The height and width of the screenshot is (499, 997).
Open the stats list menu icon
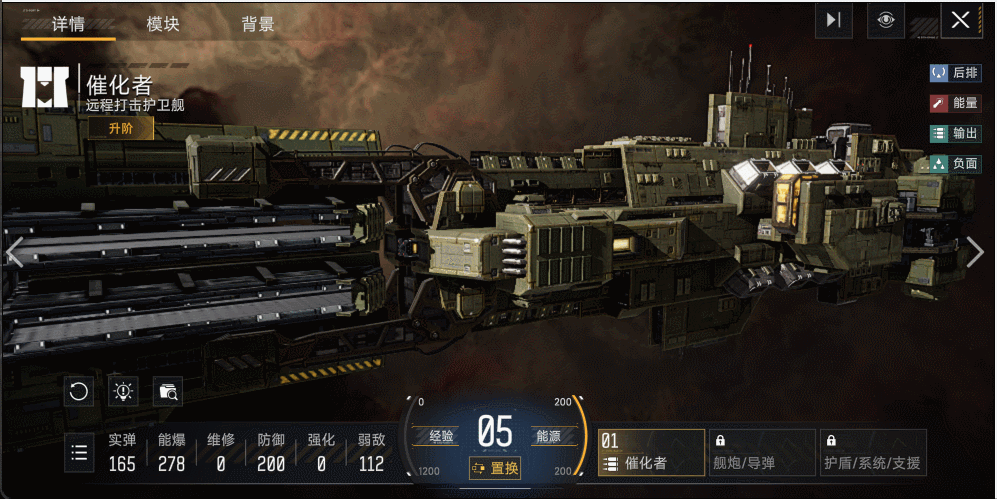[79, 453]
